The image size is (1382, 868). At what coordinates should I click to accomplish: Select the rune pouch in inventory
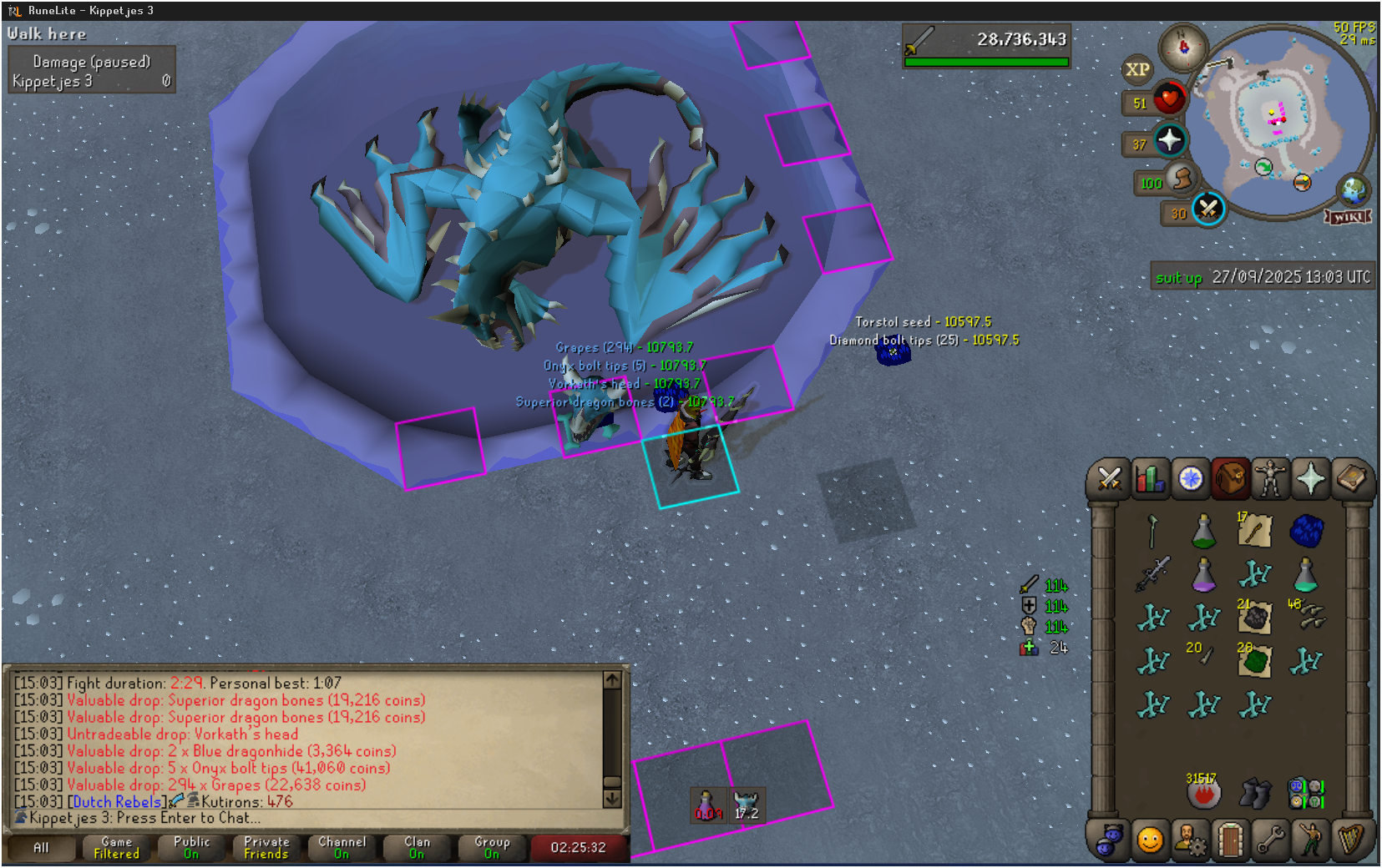click(x=1306, y=793)
